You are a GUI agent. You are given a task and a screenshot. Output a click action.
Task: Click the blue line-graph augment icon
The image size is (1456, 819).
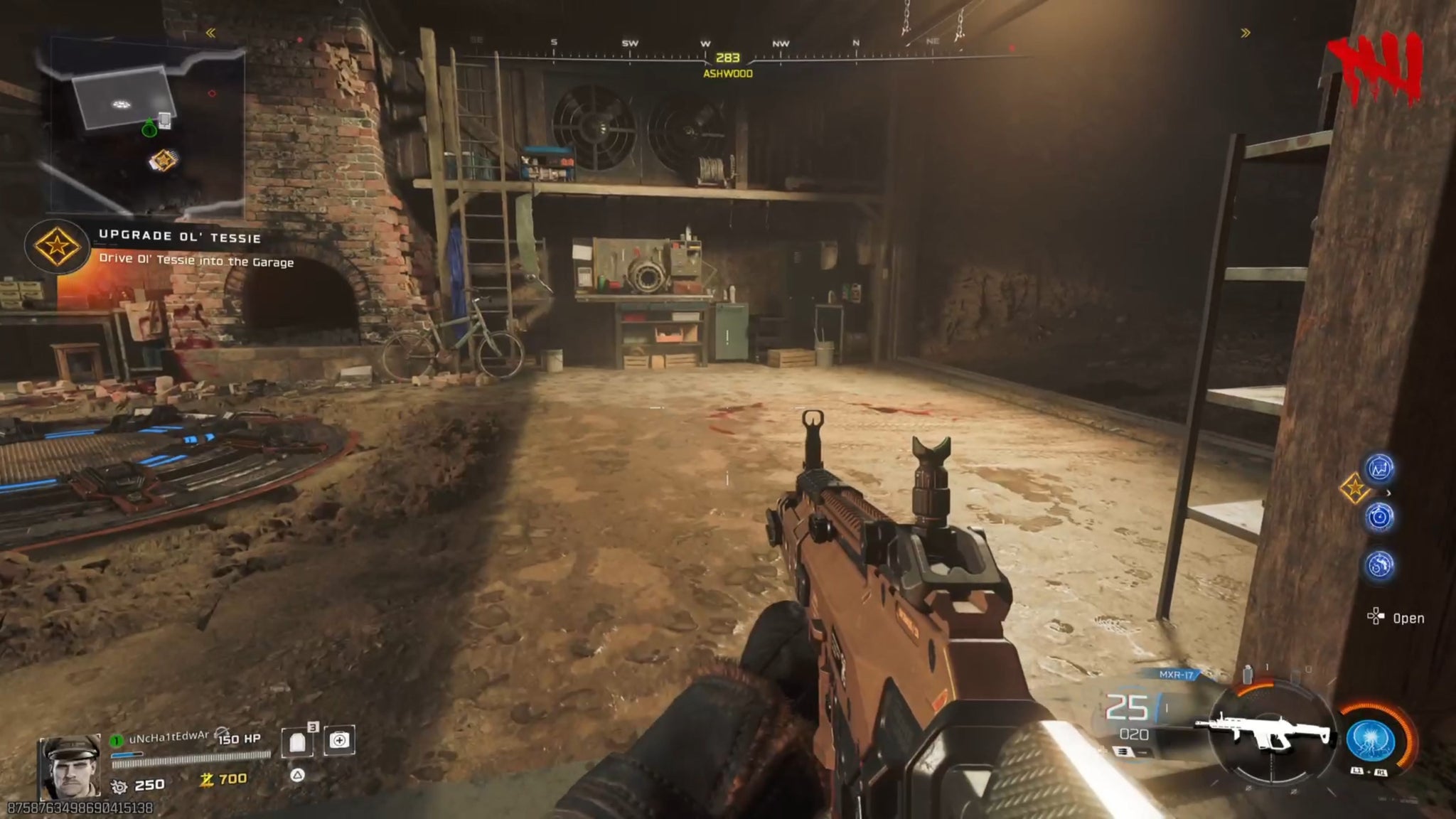pyautogui.click(x=1380, y=469)
